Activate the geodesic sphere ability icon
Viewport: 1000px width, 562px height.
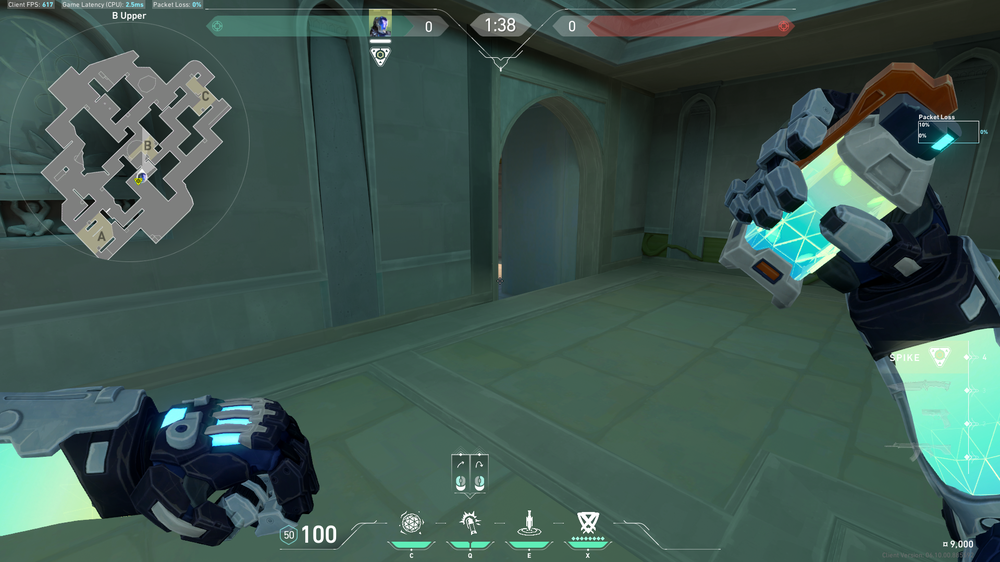(411, 522)
